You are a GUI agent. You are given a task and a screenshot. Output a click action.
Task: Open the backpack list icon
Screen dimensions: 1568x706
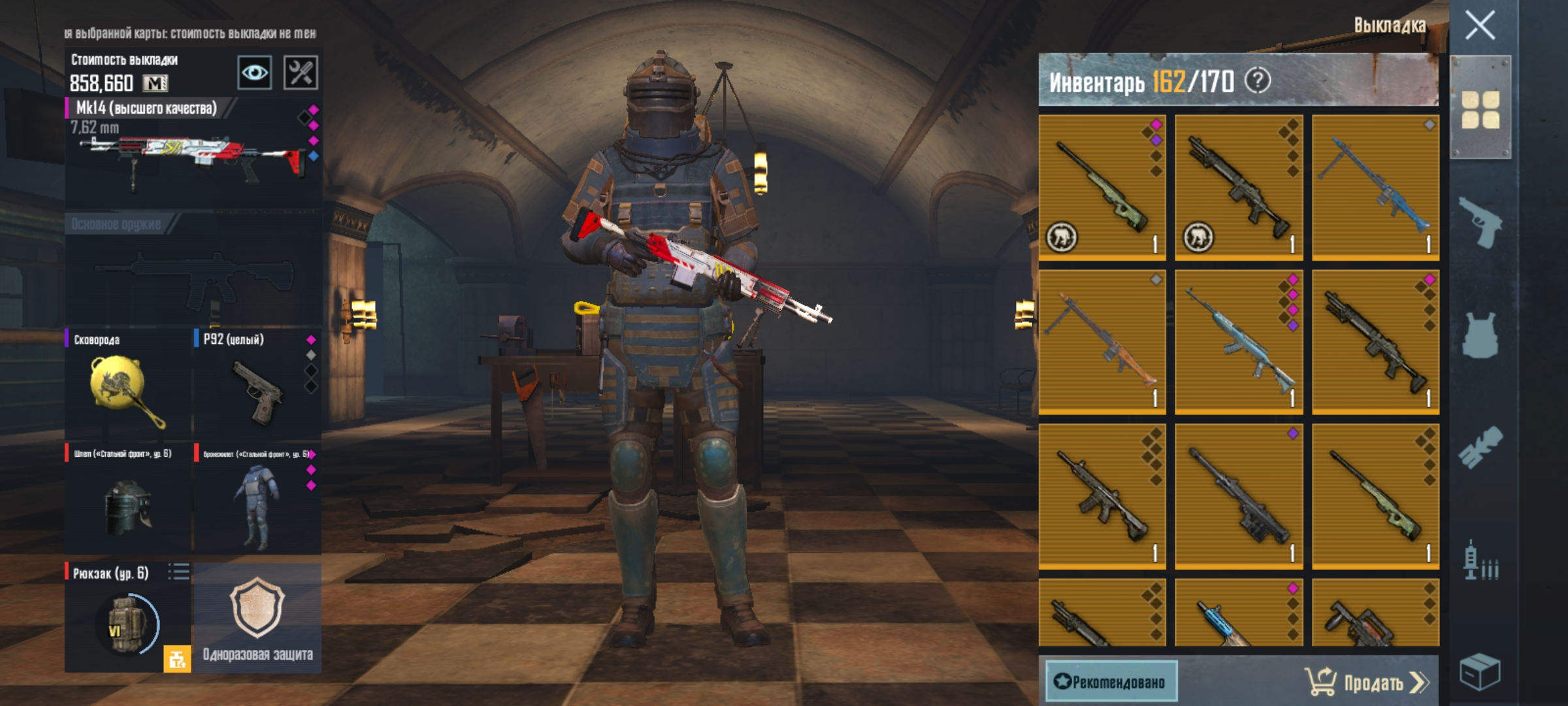(x=178, y=572)
